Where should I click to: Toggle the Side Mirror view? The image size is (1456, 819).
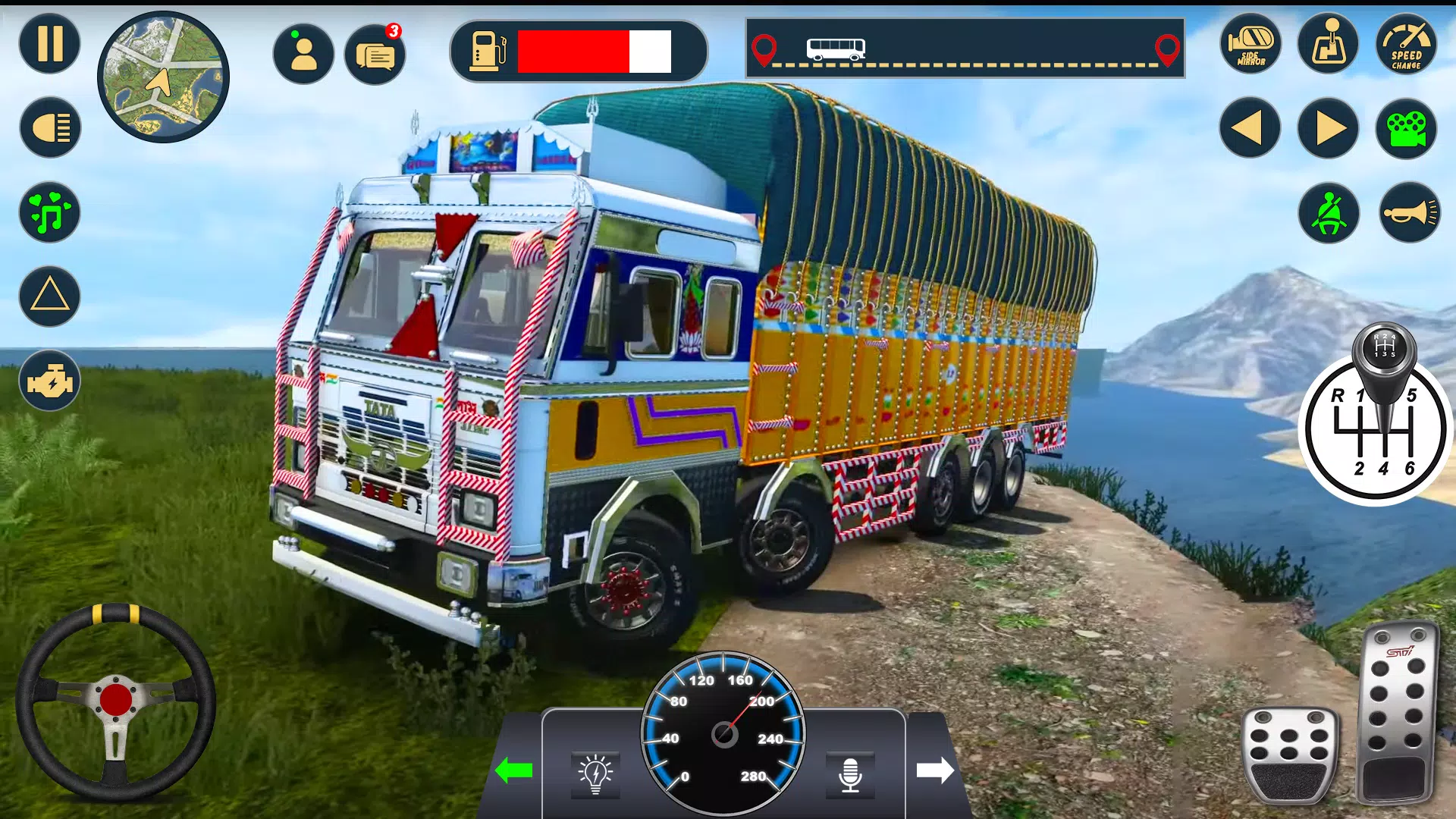pos(1250,45)
